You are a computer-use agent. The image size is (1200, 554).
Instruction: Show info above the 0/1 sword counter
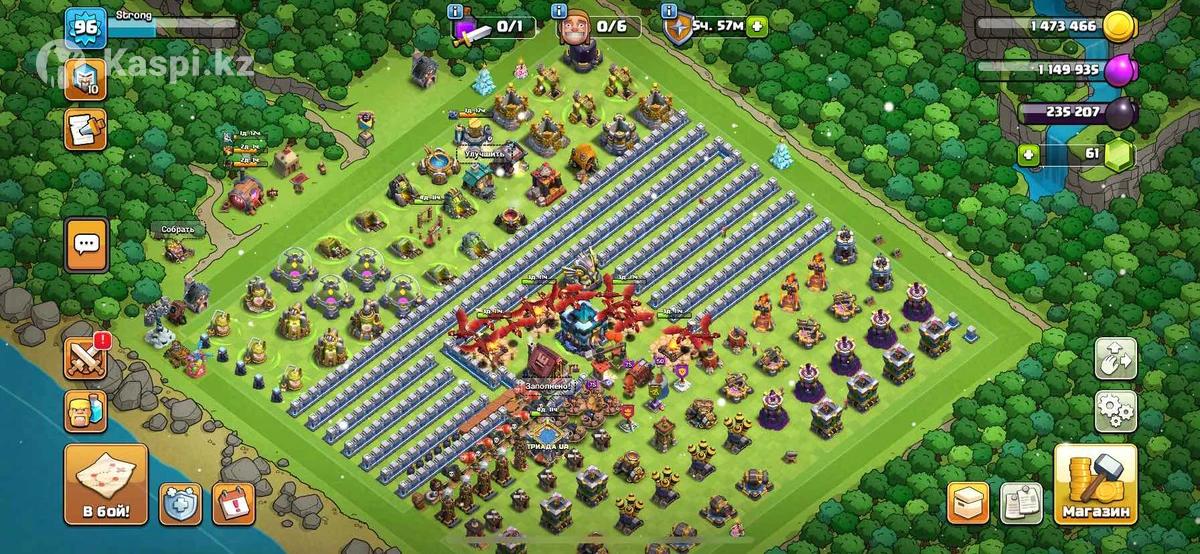(x=455, y=11)
